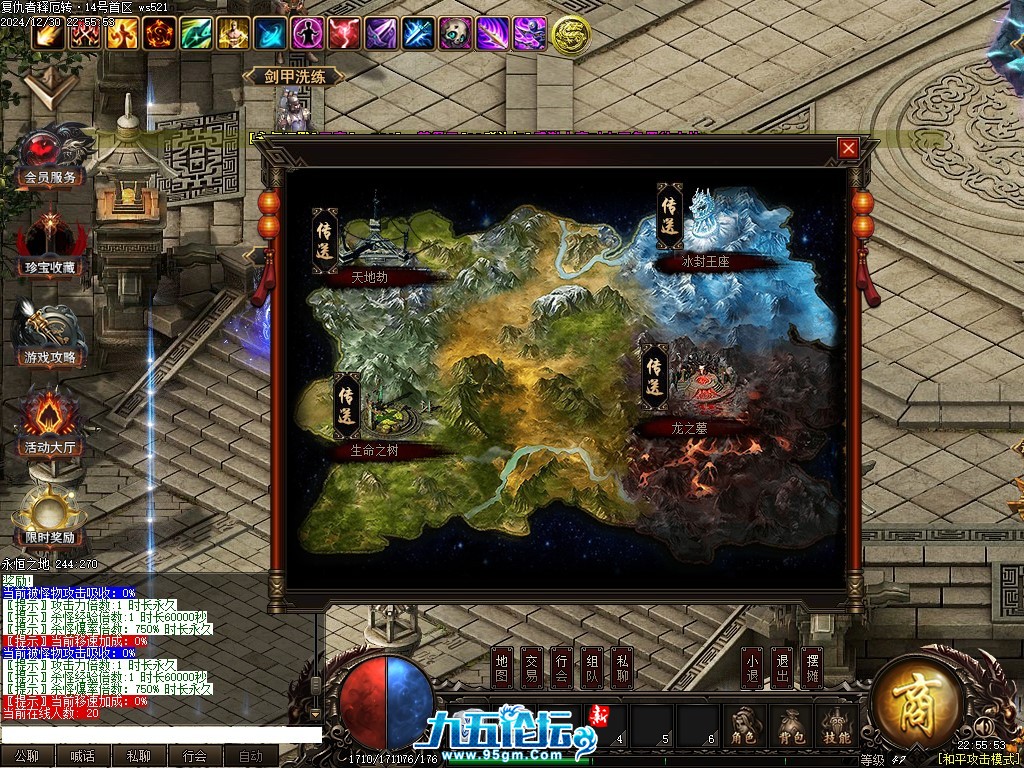
Task: Open the 角色 character panel
Action: (x=742, y=727)
